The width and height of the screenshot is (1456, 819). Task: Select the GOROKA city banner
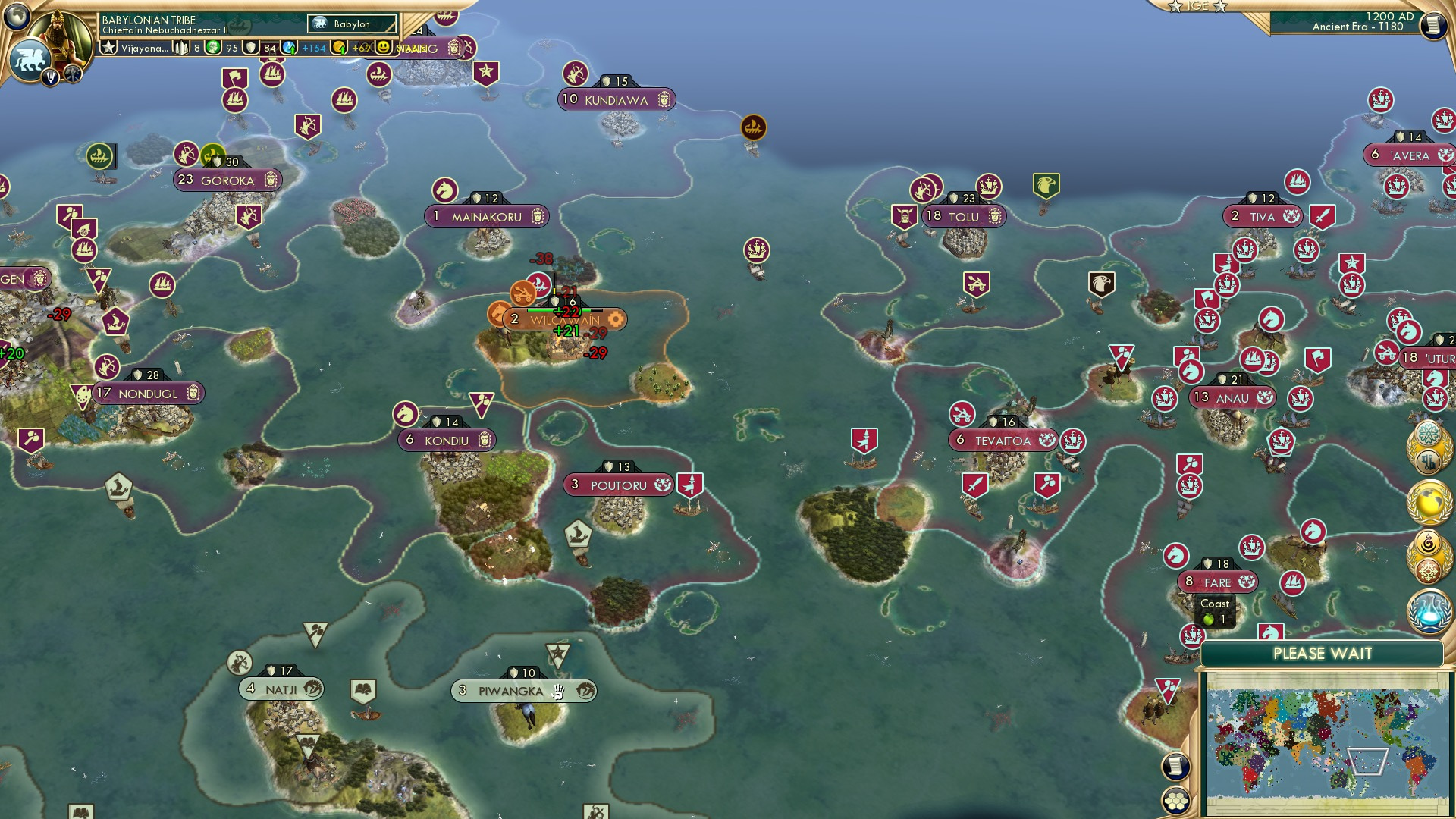227,180
